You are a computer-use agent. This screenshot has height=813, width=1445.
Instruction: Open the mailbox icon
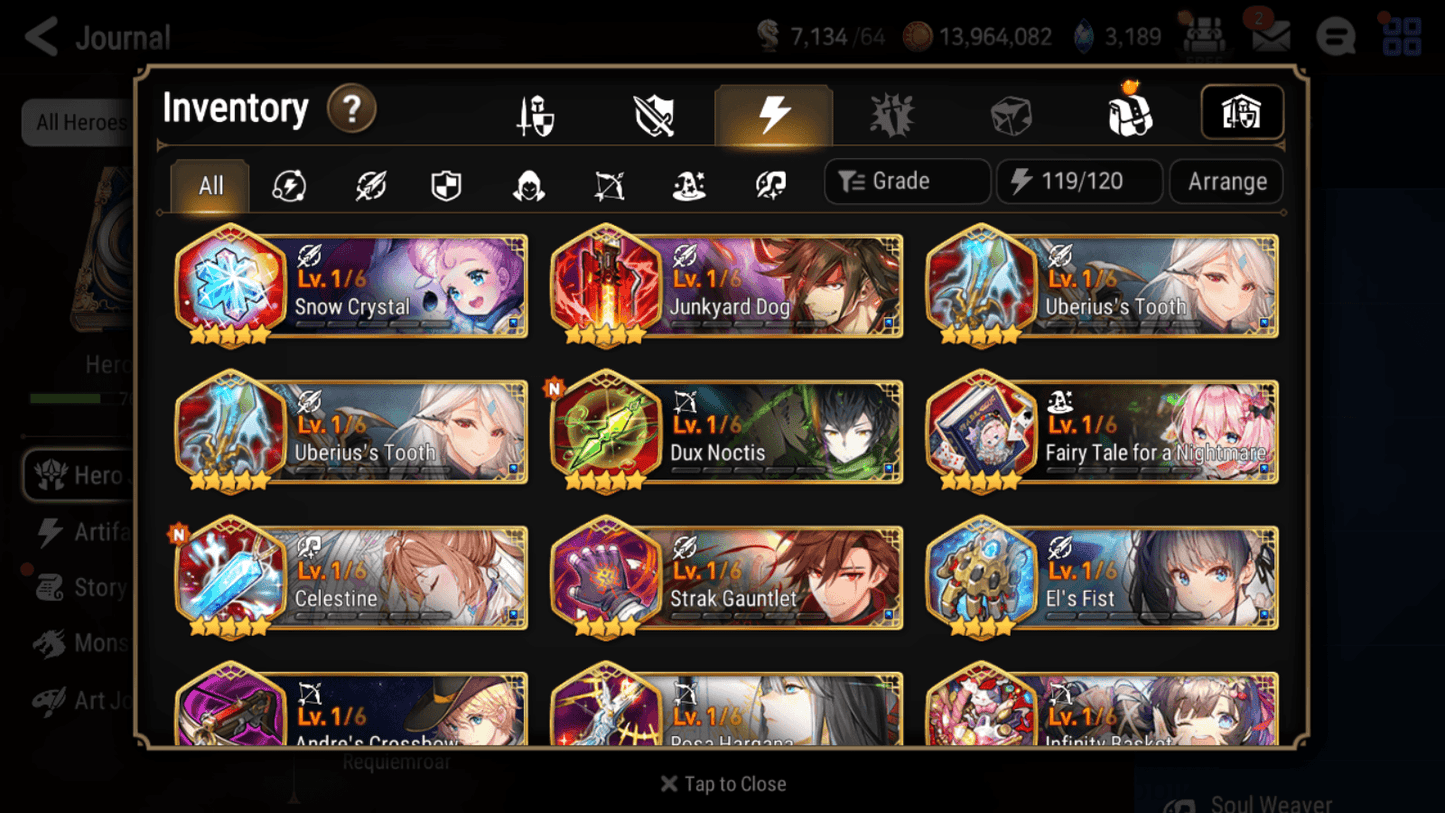pyautogui.click(x=1271, y=36)
